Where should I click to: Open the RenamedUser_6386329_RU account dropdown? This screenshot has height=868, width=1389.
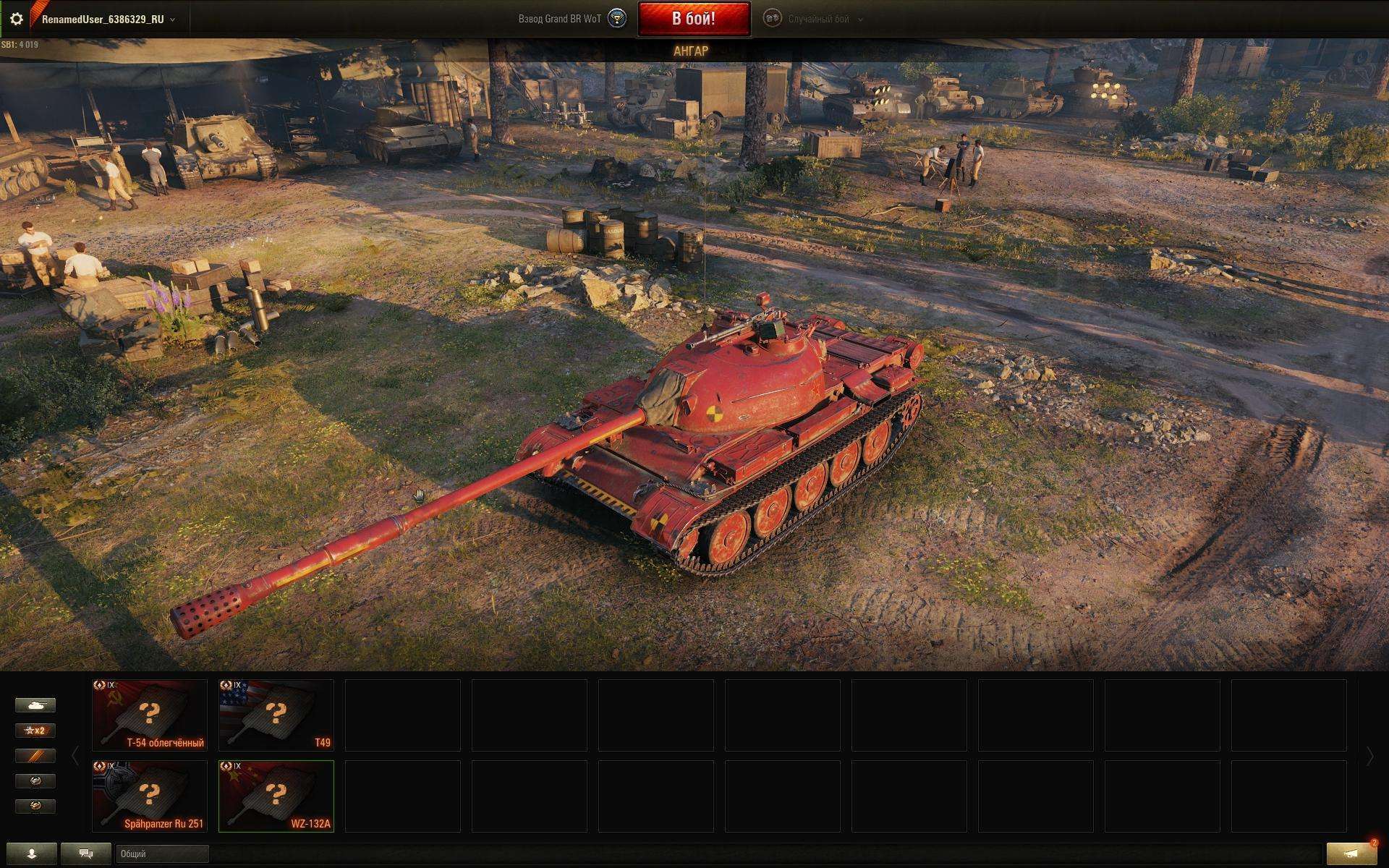(107, 20)
